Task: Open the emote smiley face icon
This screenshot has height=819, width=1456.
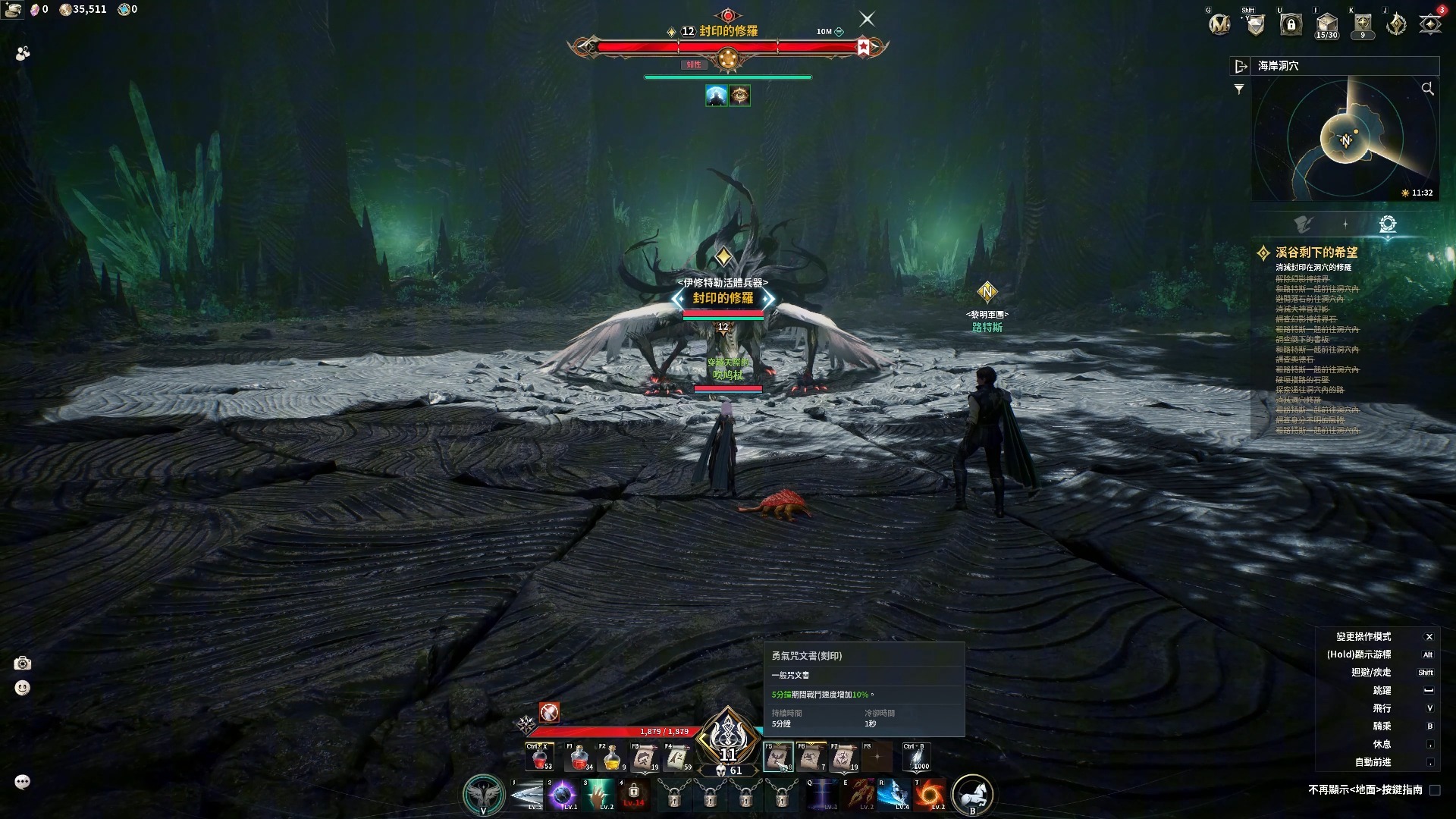Action: point(23,688)
